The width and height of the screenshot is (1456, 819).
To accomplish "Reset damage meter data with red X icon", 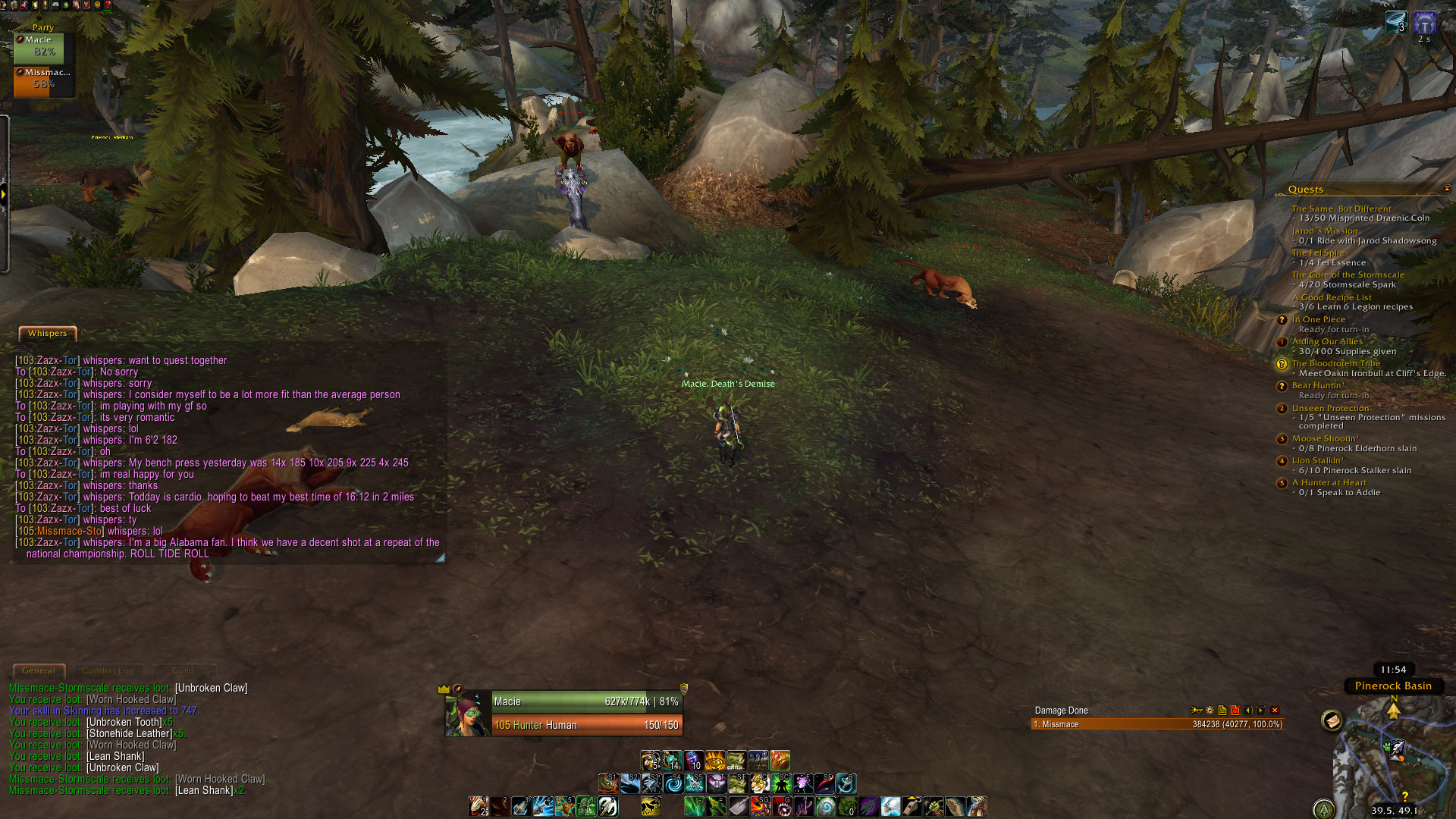I will coord(1235,711).
